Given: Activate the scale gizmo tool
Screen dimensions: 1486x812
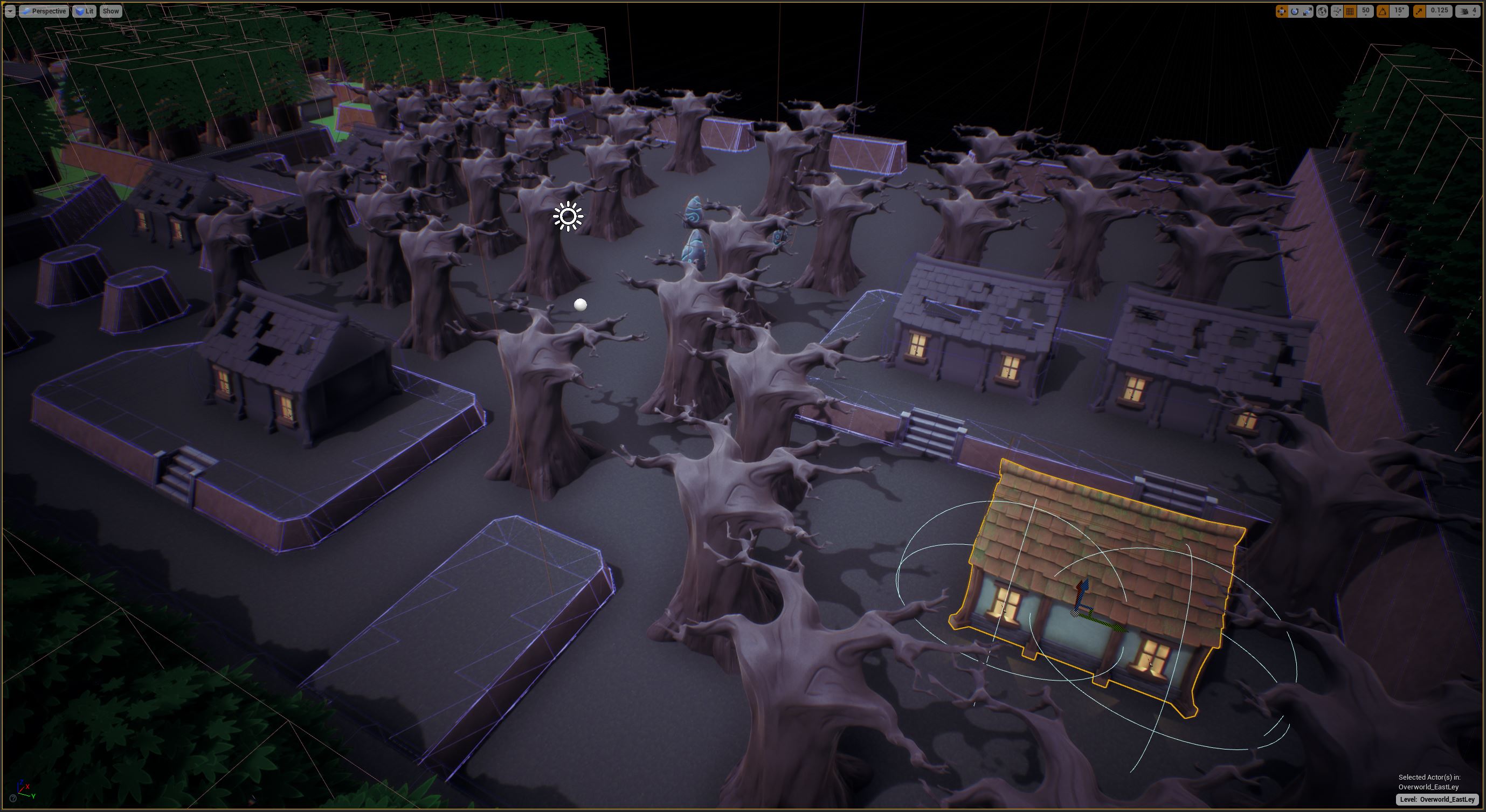Looking at the screenshot, I should click(x=1307, y=11).
